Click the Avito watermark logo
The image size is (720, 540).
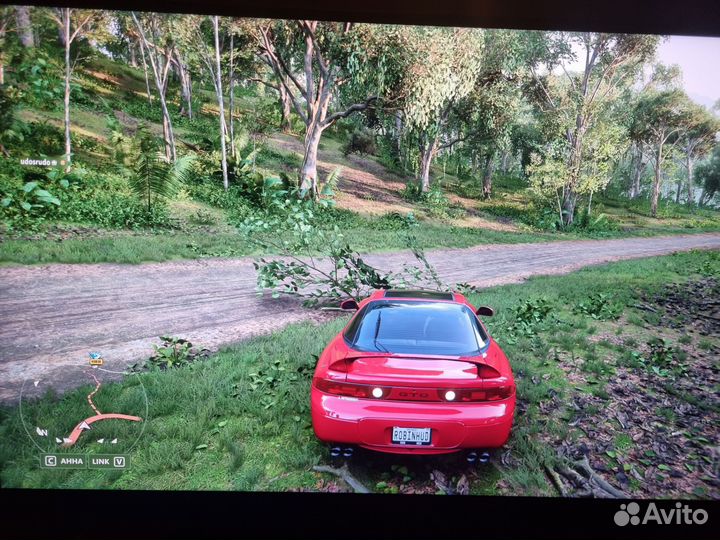tap(660, 514)
